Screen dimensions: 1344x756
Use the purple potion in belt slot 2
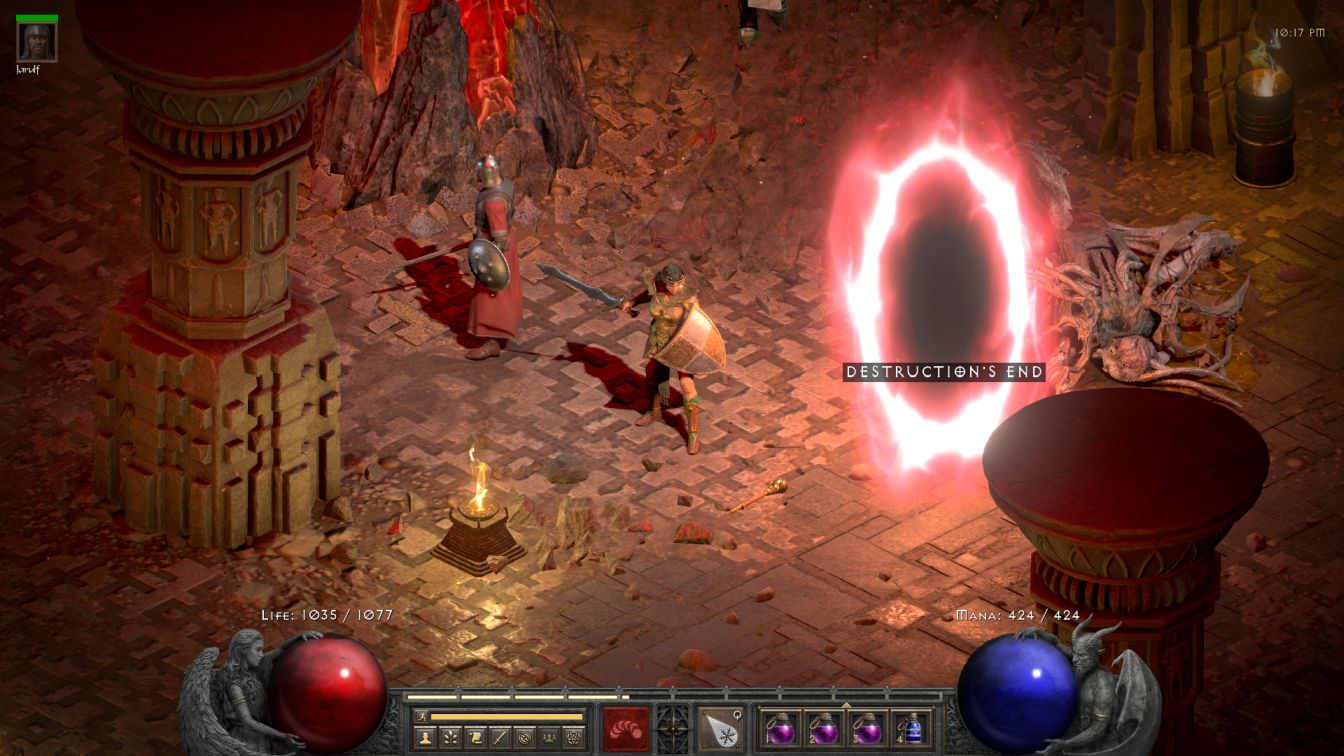point(823,728)
